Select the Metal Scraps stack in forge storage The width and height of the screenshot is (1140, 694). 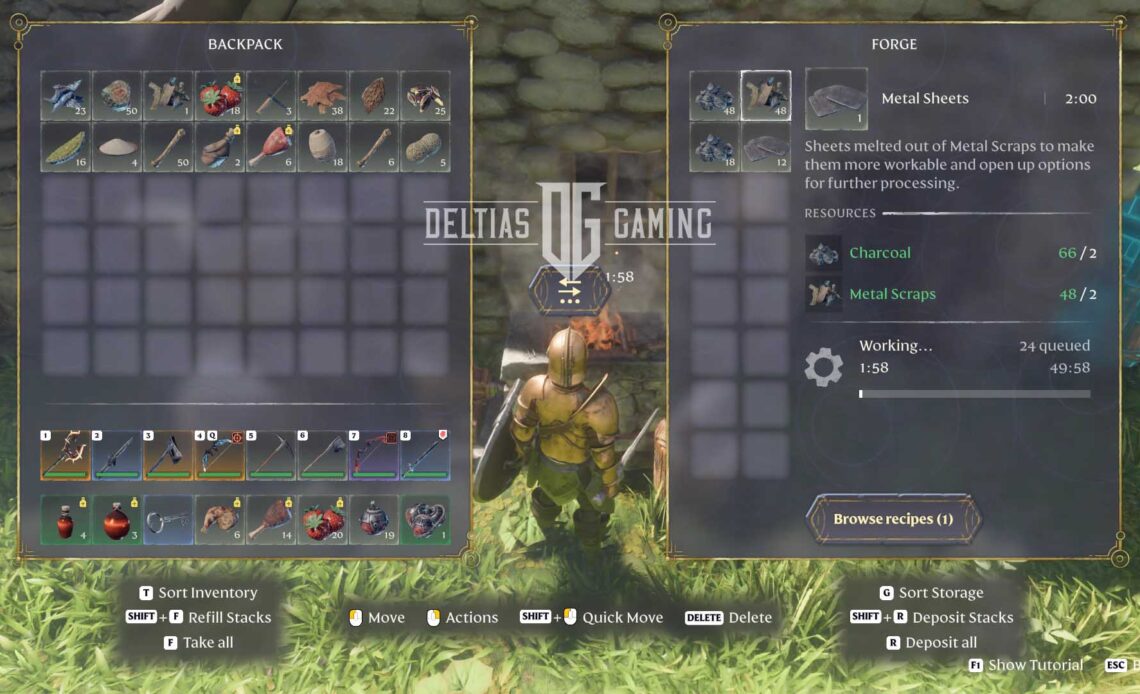coord(765,95)
